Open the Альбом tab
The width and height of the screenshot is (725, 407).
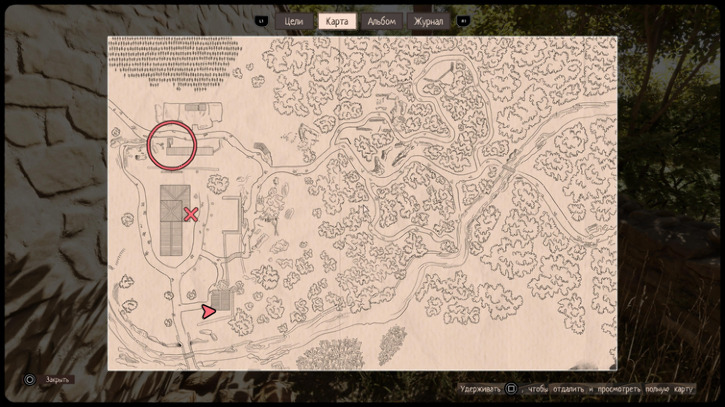point(381,21)
